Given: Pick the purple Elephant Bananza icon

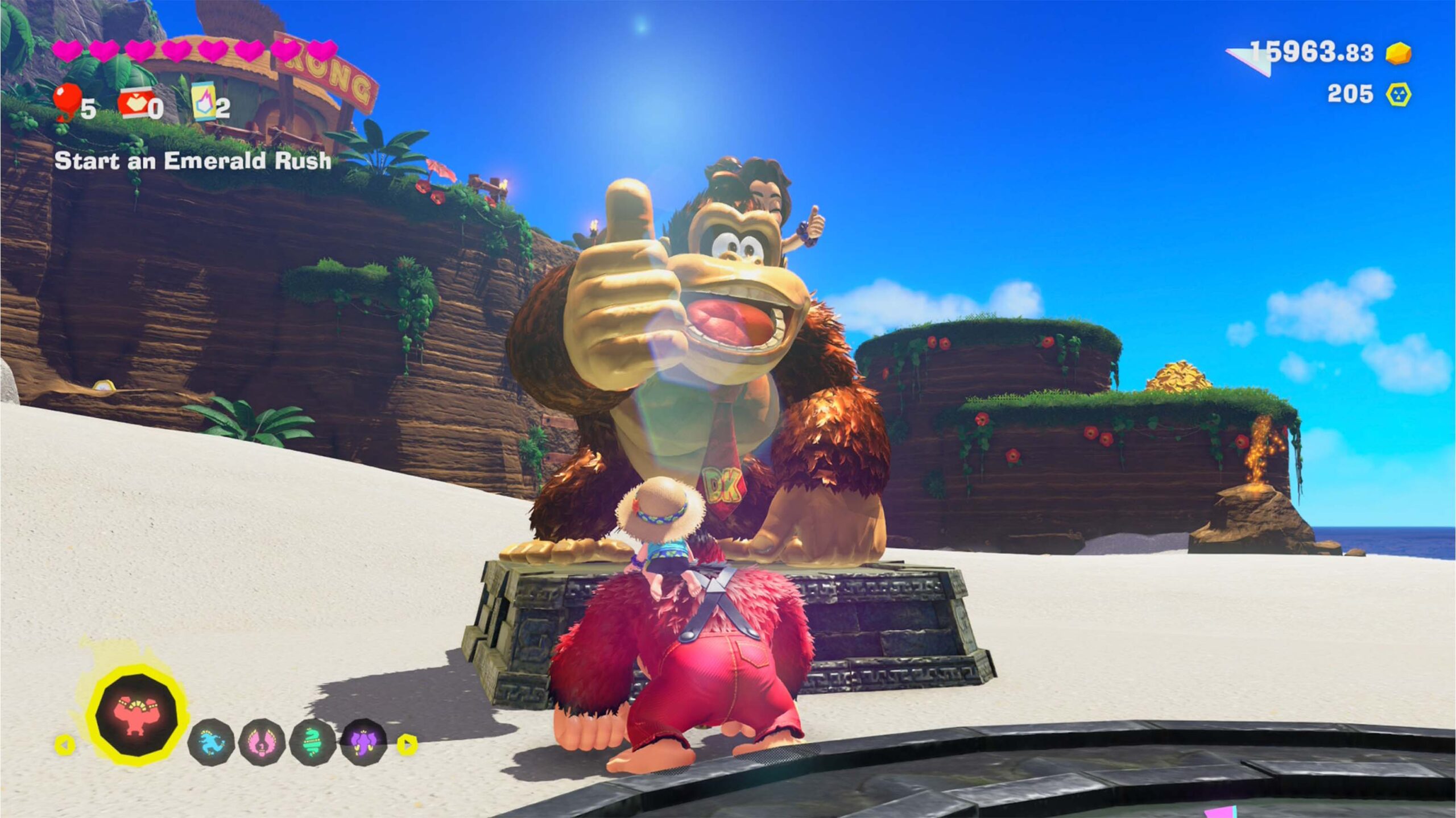Looking at the screenshot, I should [x=363, y=742].
